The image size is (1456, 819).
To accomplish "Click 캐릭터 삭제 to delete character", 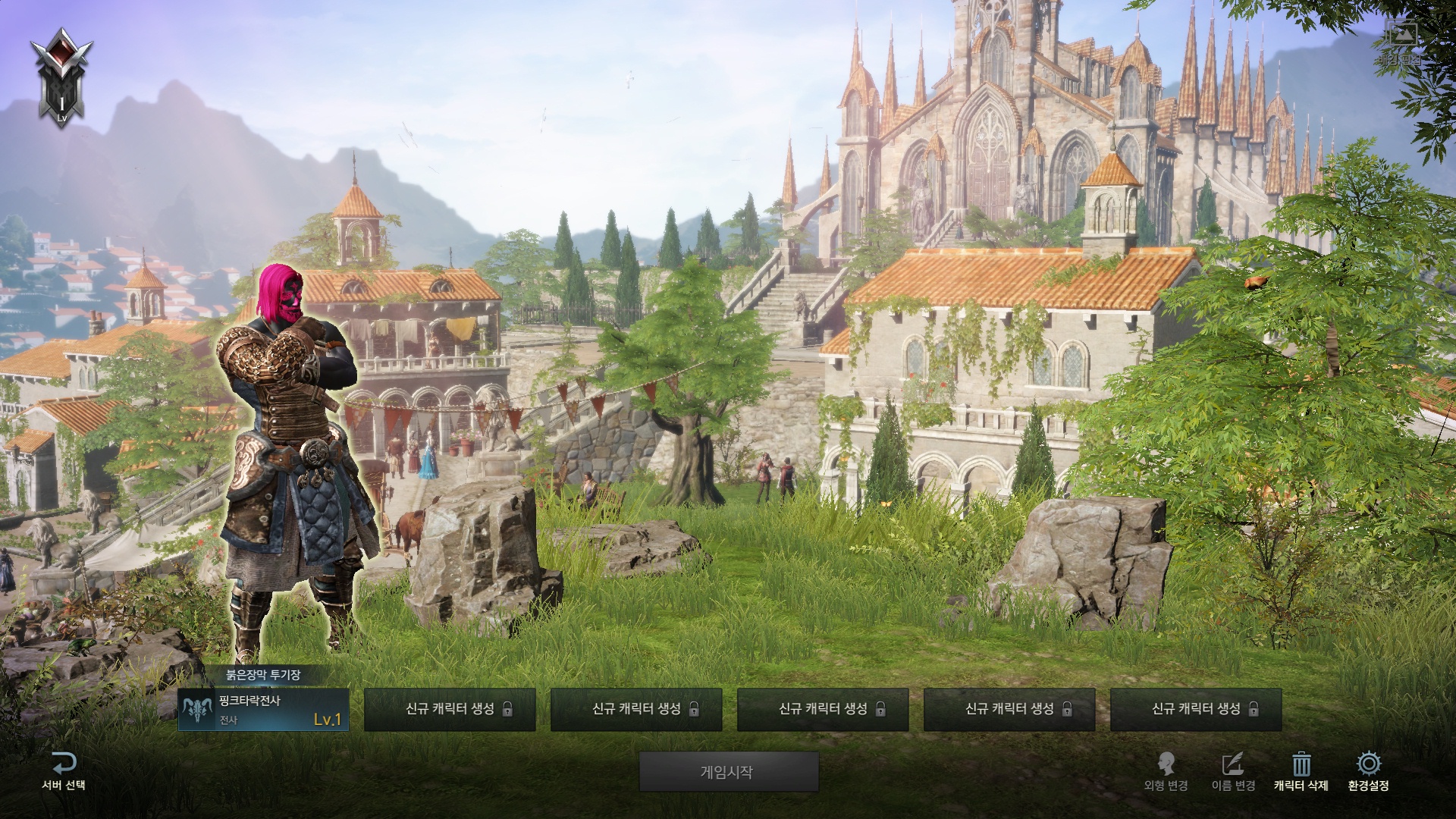I will (x=1301, y=771).
